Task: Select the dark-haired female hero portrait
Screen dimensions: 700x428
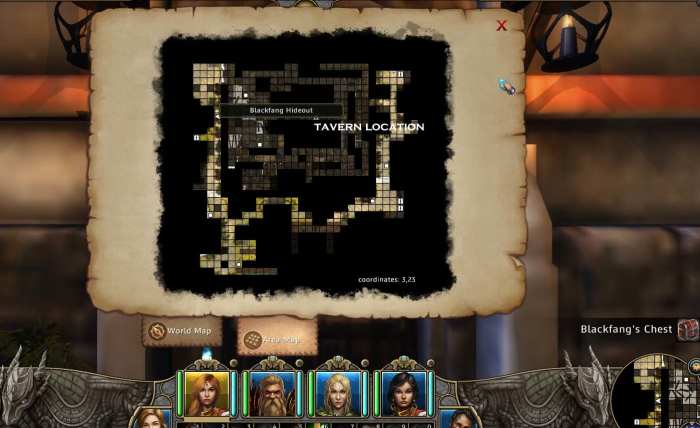Action: coord(404,393)
